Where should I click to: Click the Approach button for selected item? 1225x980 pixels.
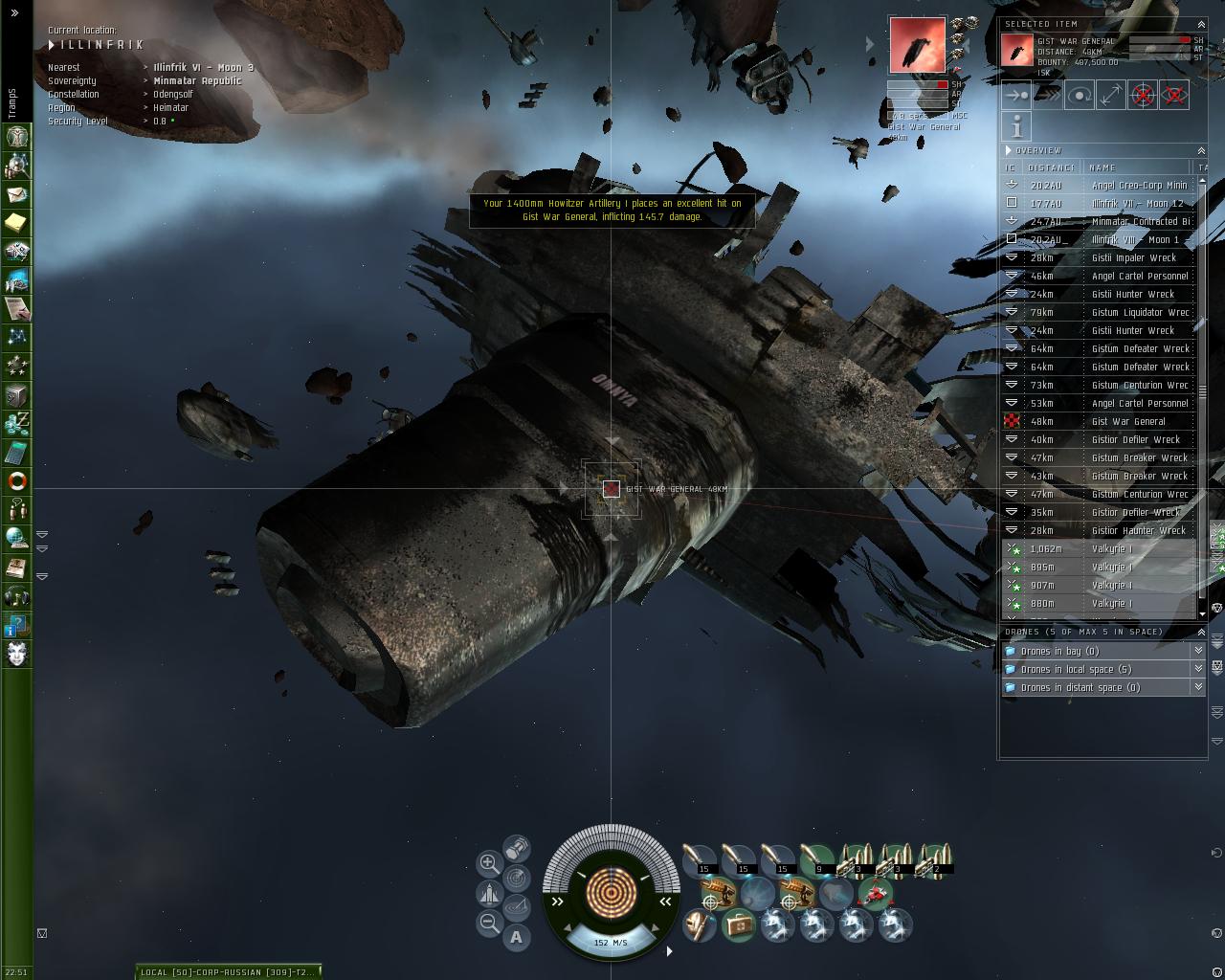1016,96
